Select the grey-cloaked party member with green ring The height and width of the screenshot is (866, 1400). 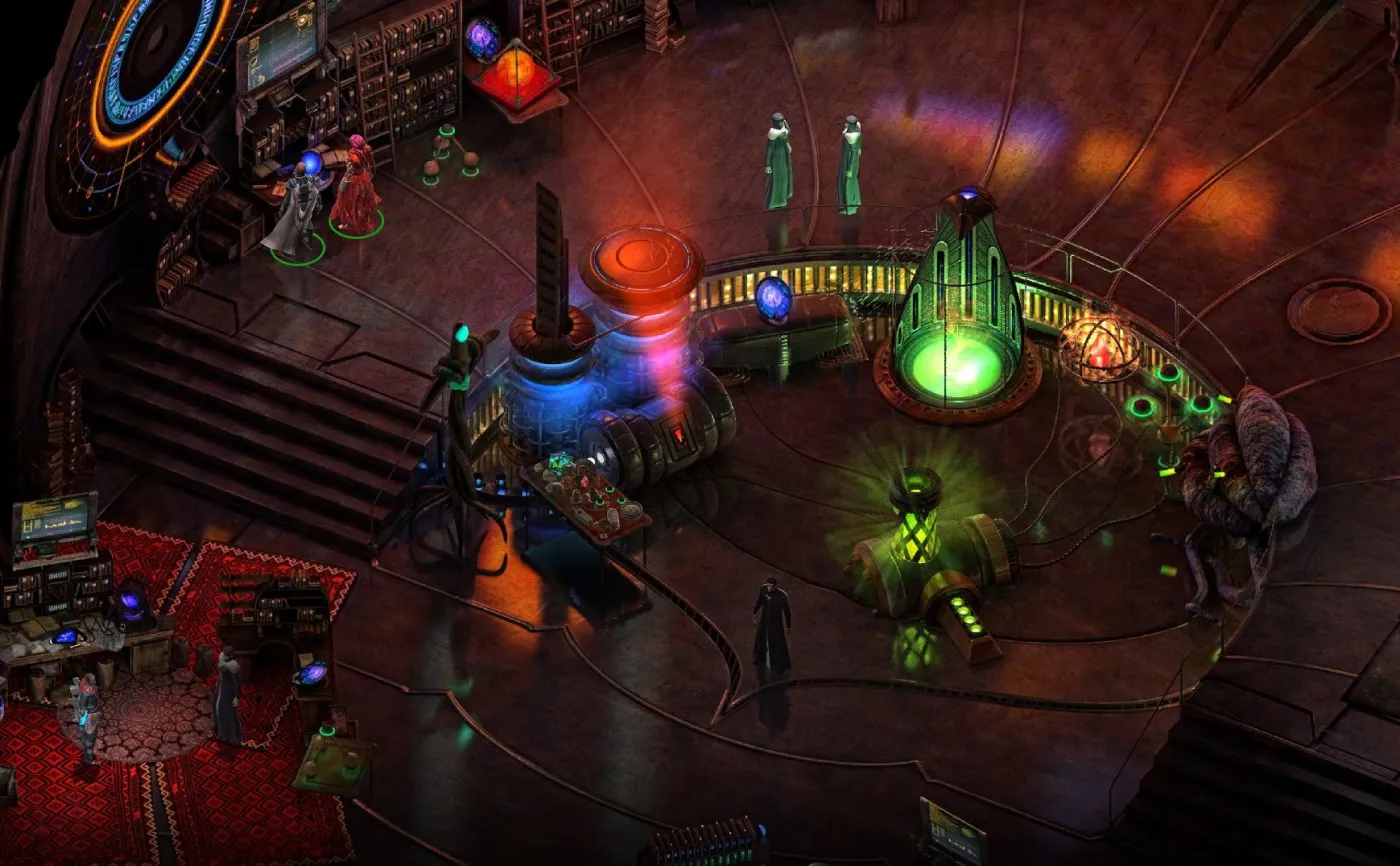(296, 213)
